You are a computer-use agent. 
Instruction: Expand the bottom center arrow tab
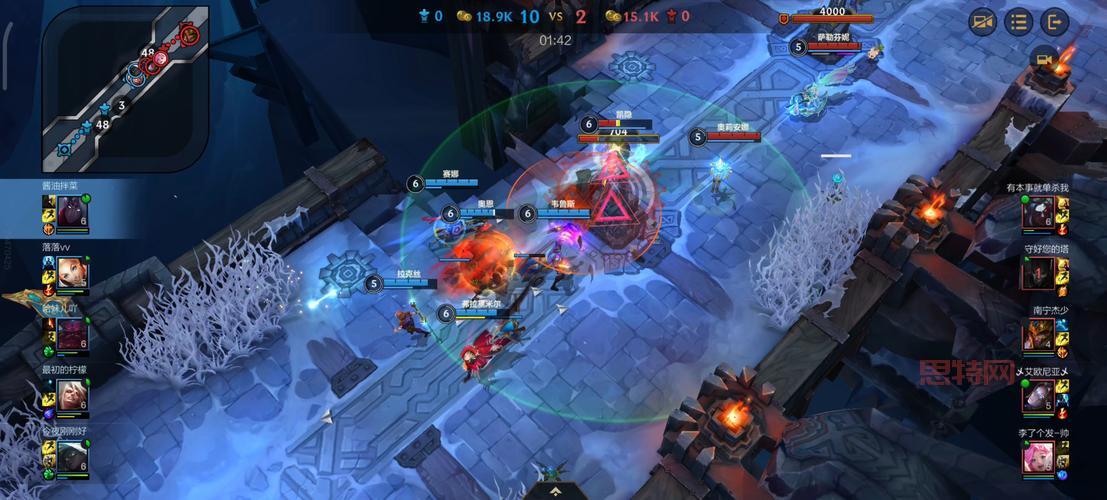(x=553, y=492)
